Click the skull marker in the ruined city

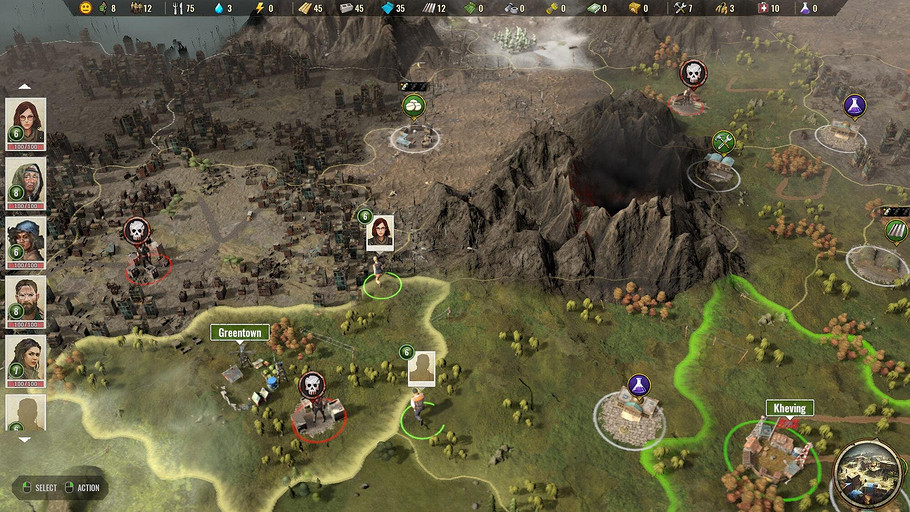136,231
